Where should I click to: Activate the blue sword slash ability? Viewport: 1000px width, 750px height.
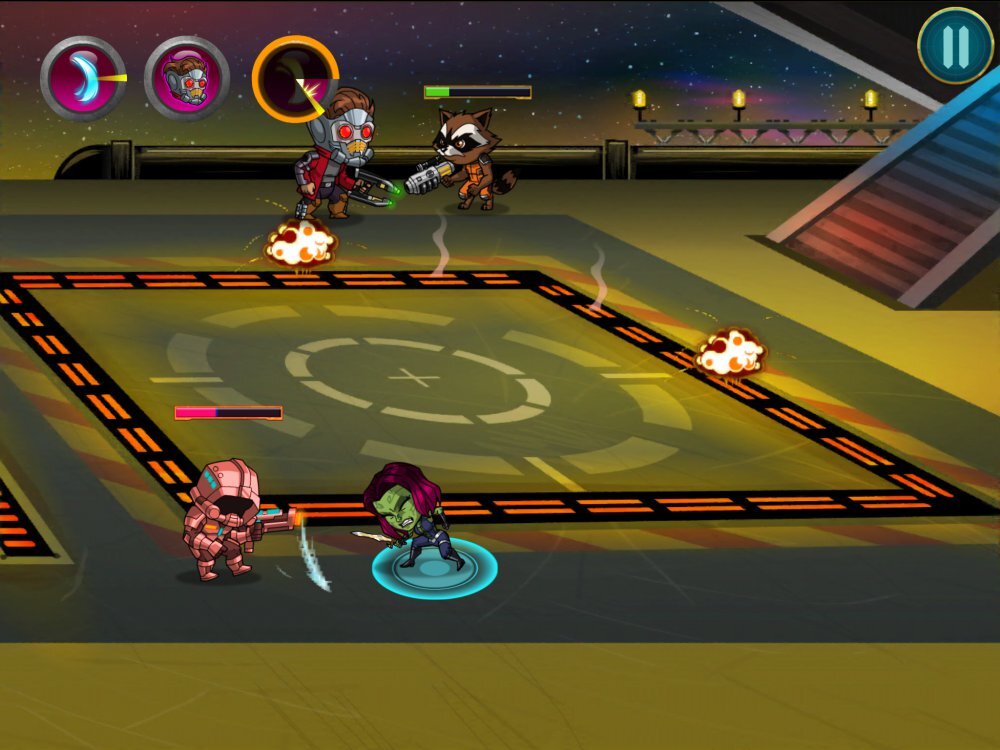point(83,78)
